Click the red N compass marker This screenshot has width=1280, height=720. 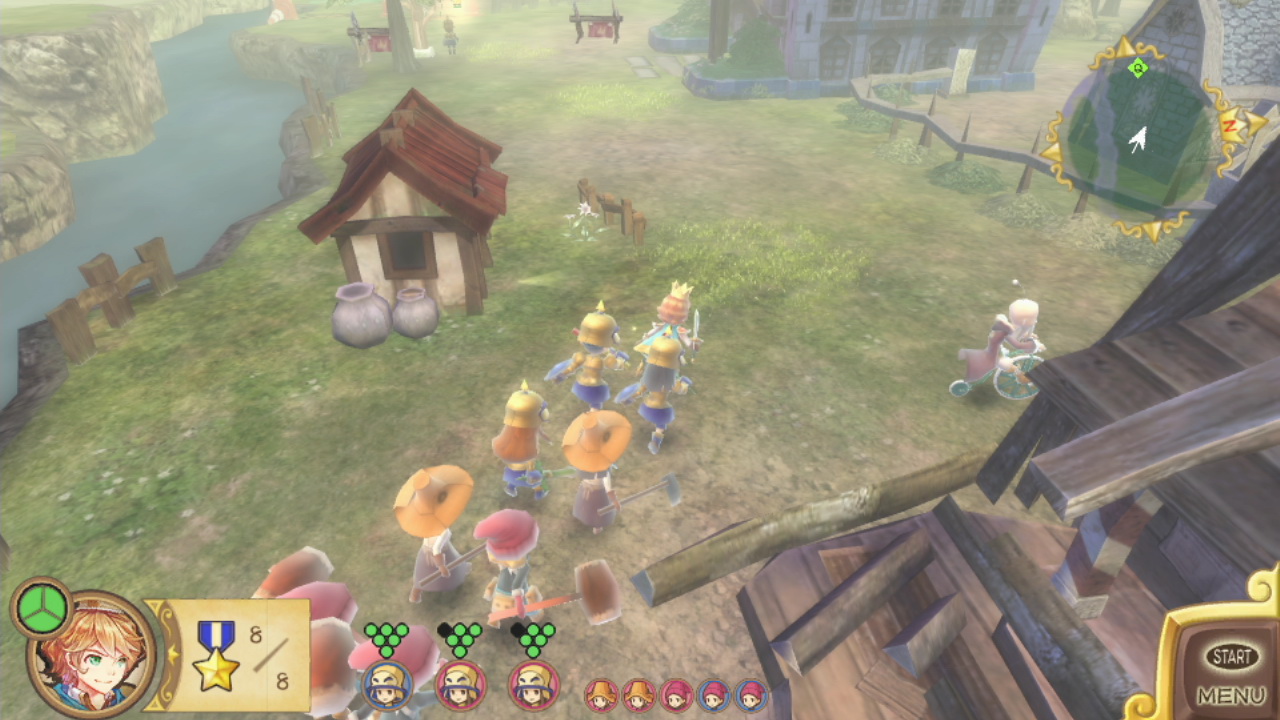coord(1229,124)
